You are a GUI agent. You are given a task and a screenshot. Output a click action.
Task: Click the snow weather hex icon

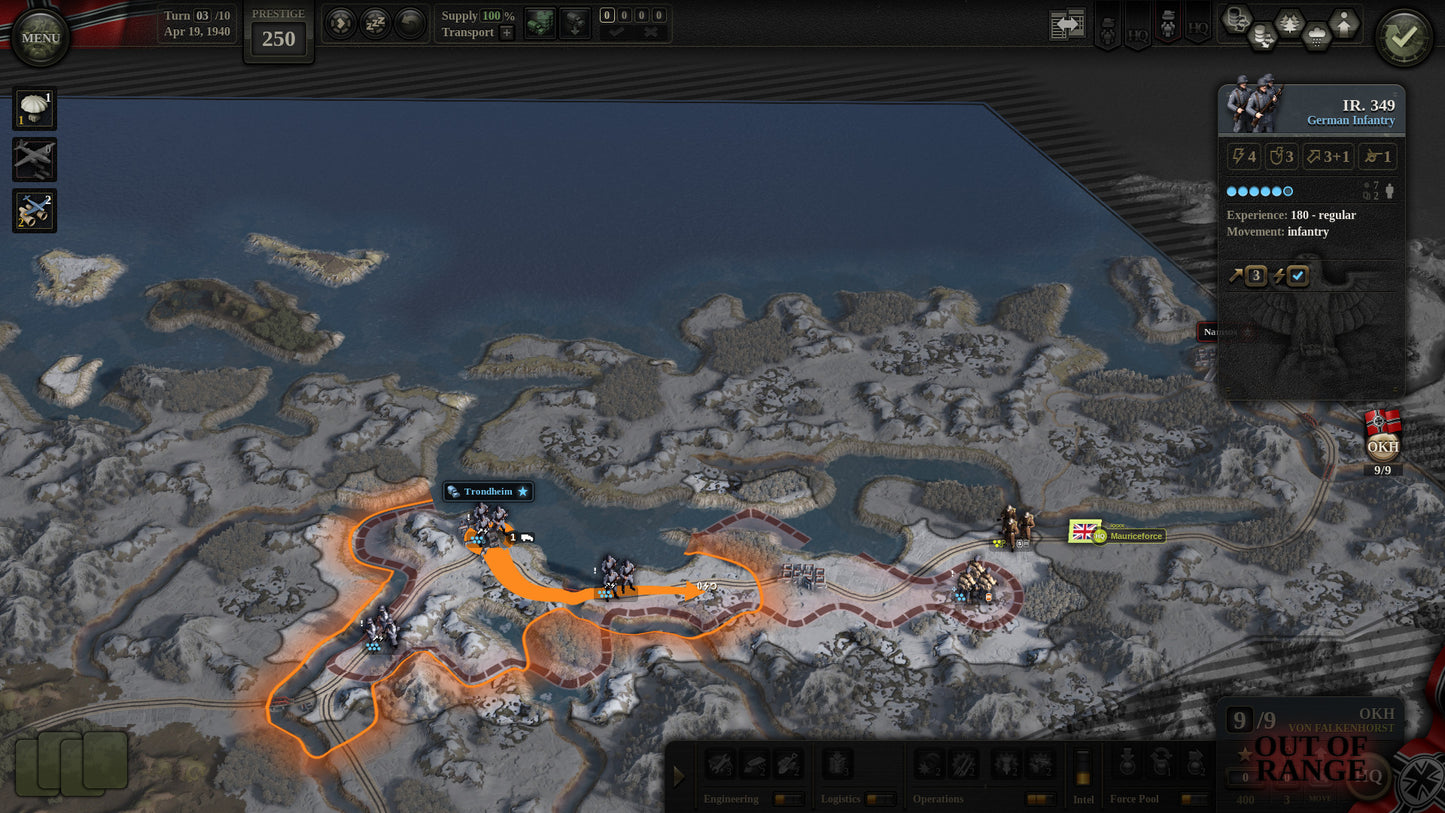[x=1317, y=35]
